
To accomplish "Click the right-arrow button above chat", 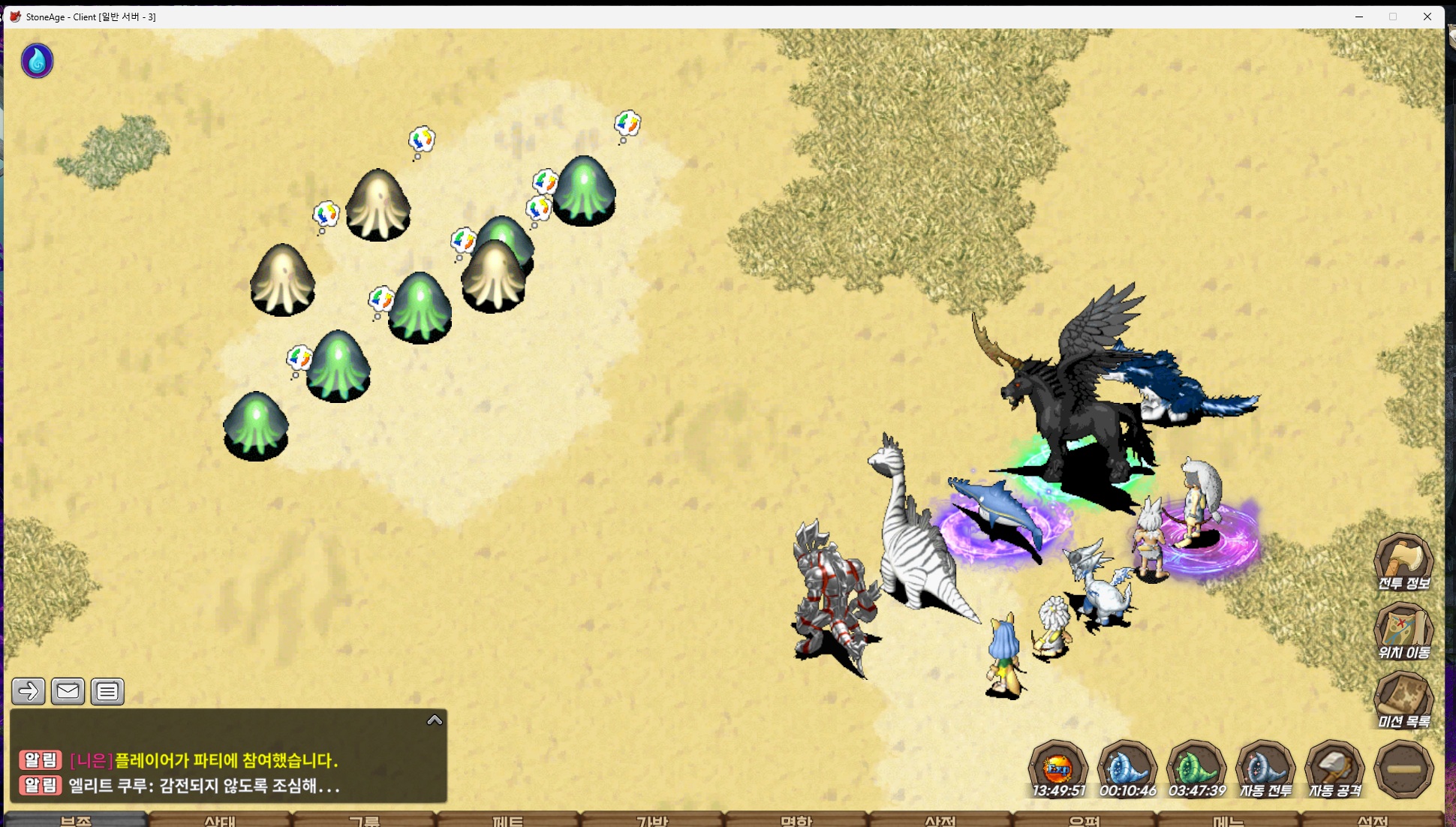I will [29, 691].
